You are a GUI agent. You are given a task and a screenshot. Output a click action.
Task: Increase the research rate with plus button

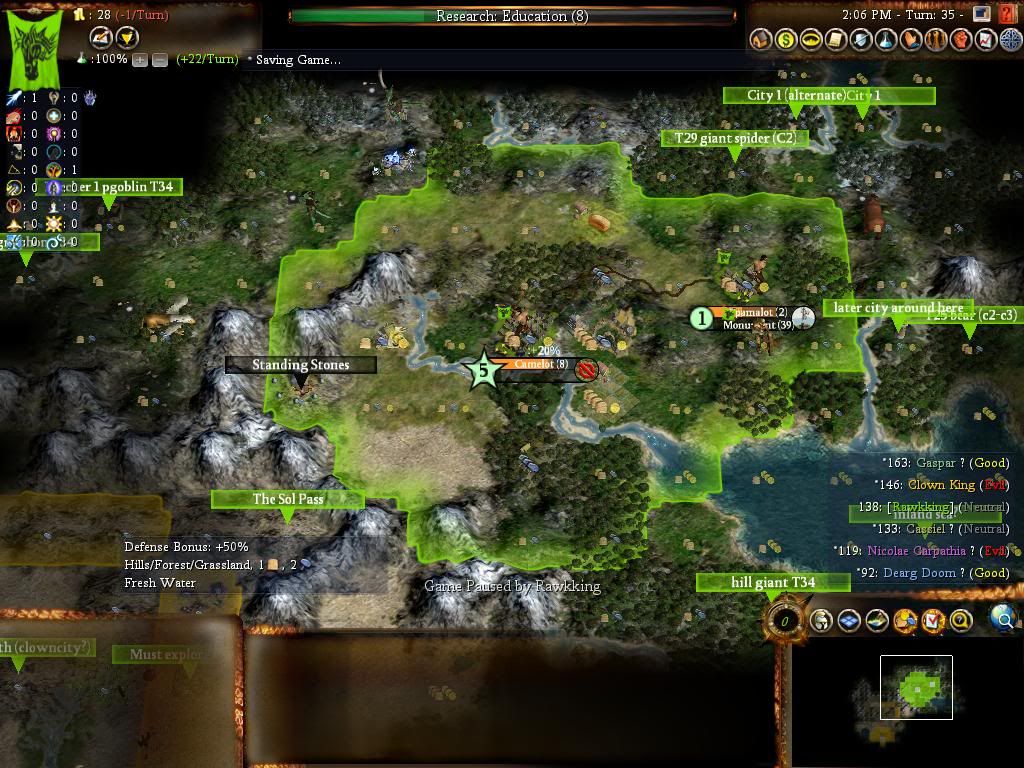point(139,60)
